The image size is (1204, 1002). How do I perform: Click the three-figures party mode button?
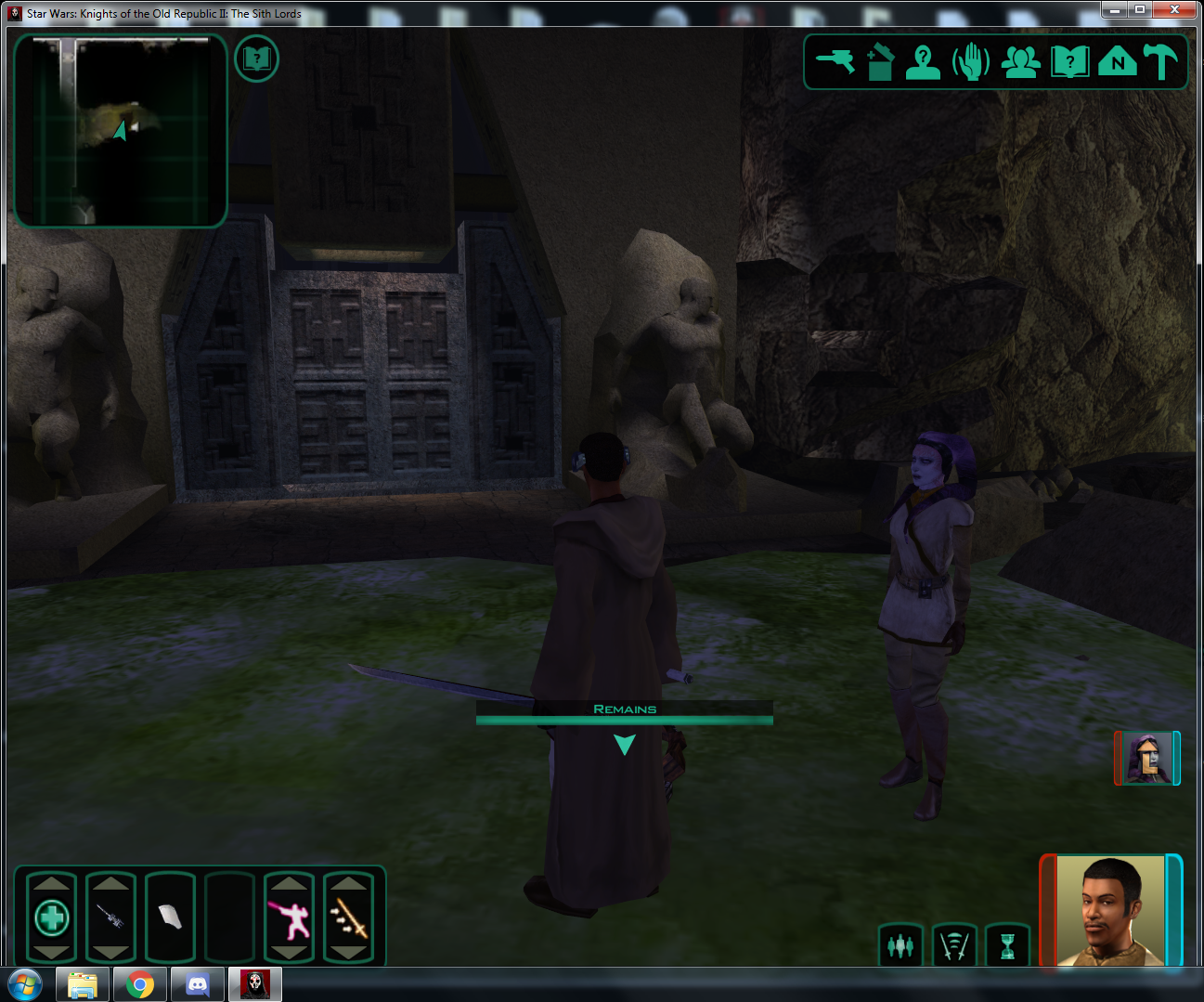click(x=900, y=945)
